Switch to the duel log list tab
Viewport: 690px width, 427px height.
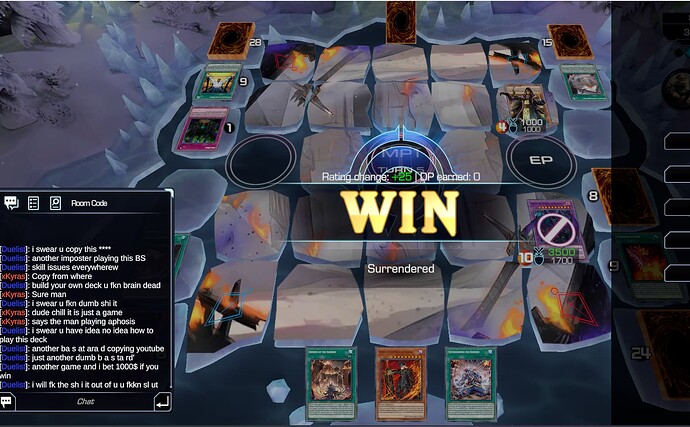tap(33, 203)
